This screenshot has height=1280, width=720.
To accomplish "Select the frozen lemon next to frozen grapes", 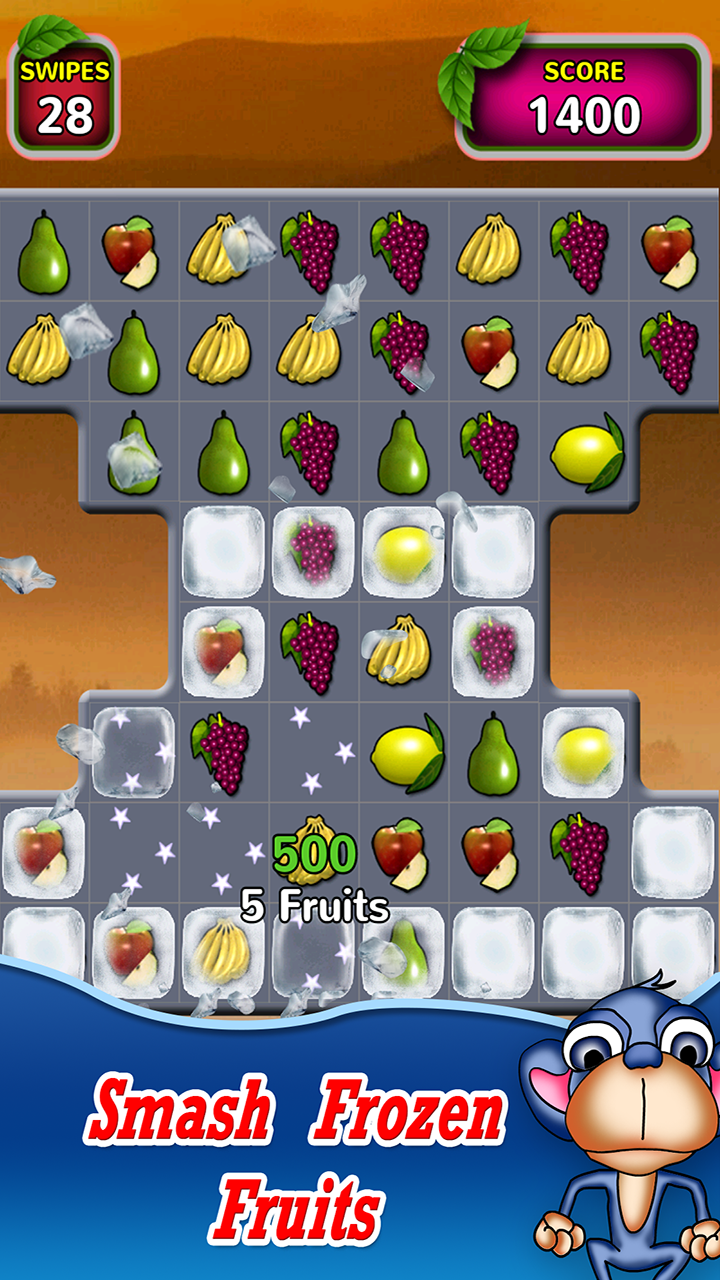I will (x=404, y=551).
